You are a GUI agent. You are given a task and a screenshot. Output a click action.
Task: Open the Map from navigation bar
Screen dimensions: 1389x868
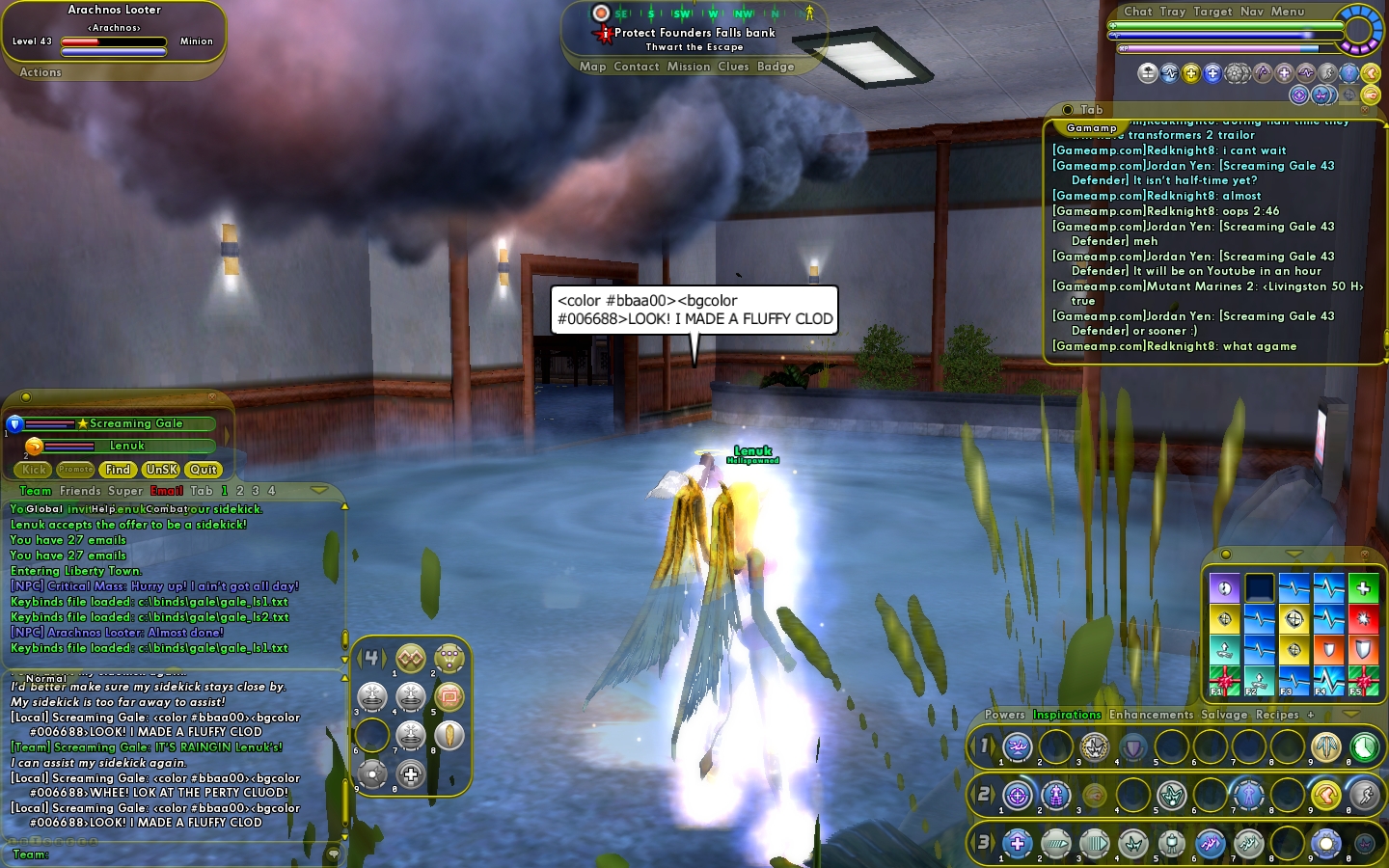(592, 67)
